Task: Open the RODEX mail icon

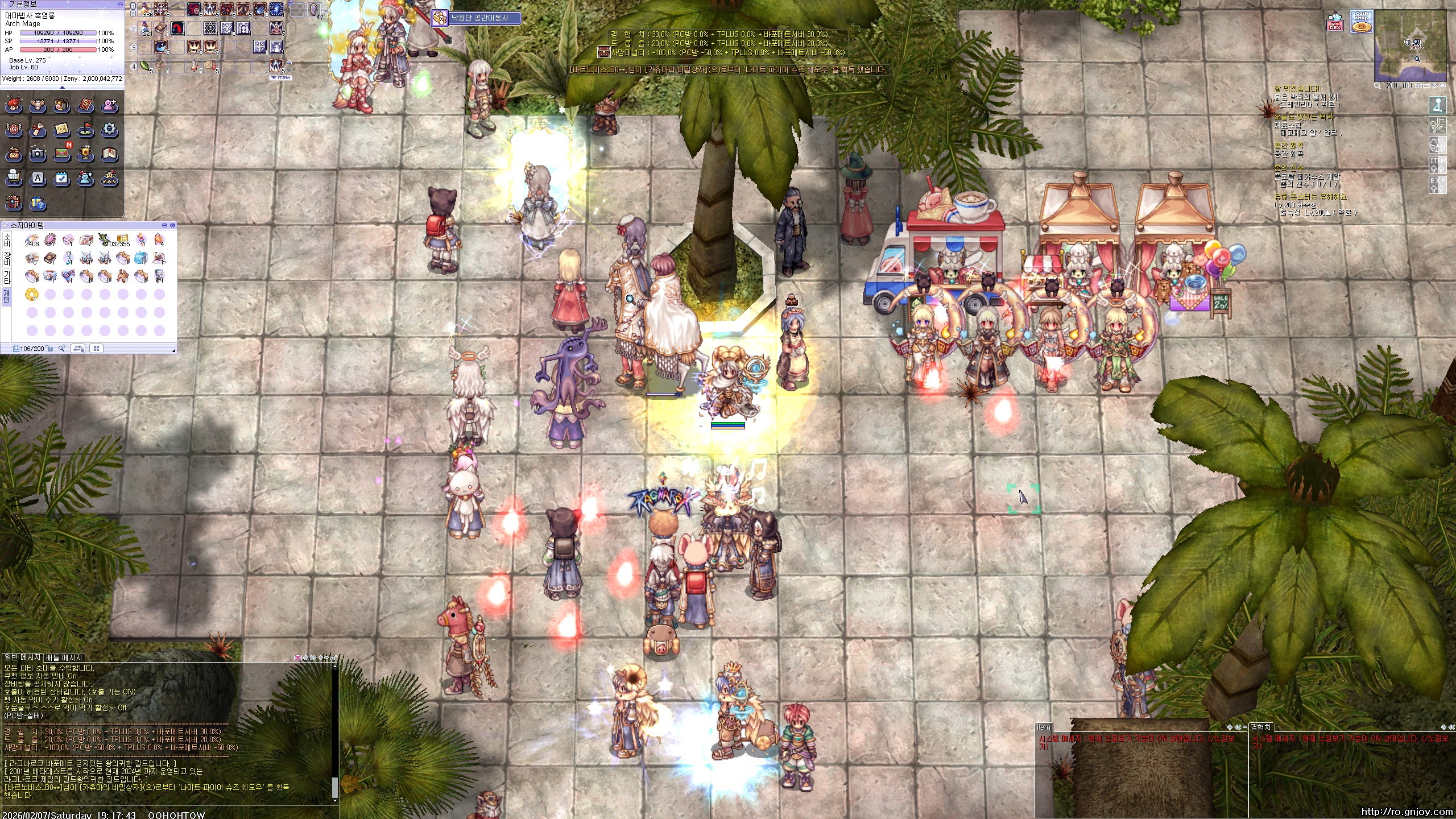Action: pos(1335,23)
